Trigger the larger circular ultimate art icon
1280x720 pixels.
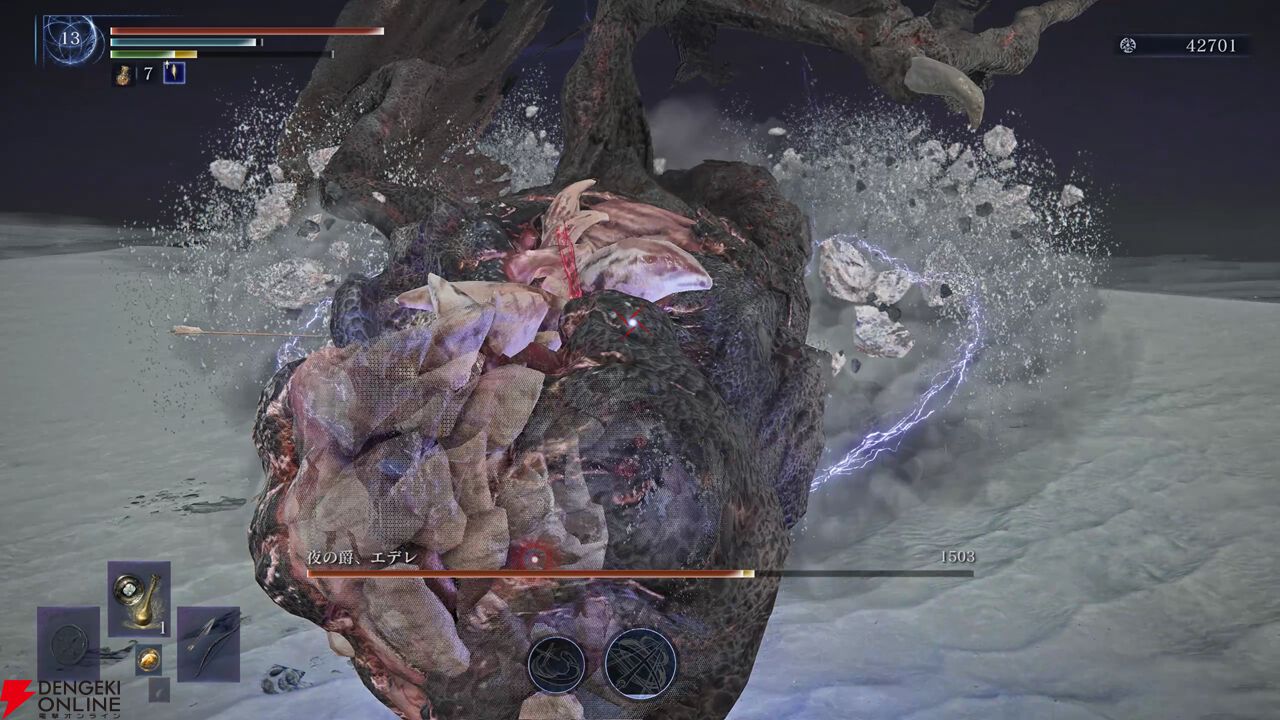(640, 662)
